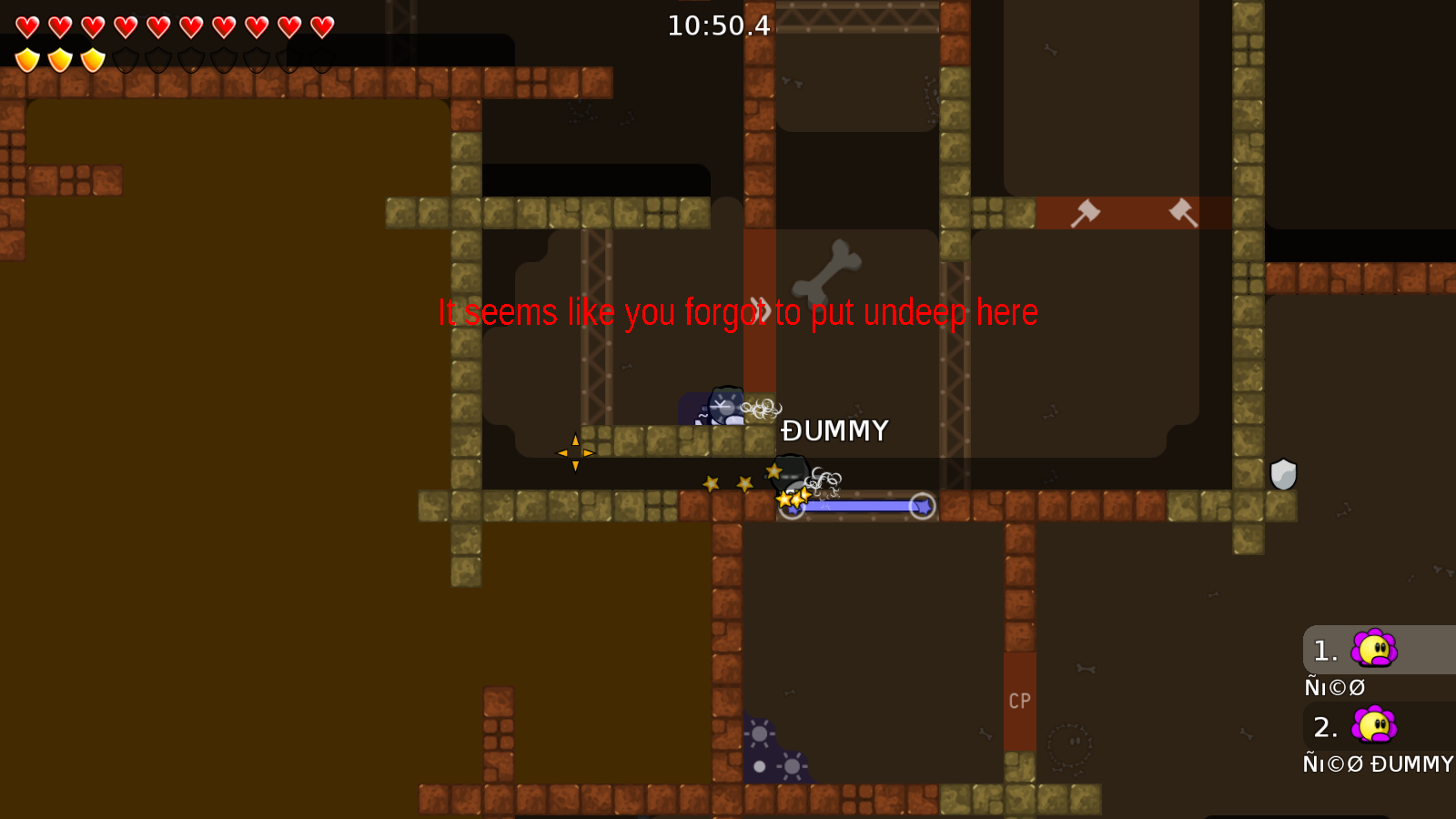Click the CP checkpoint marker
Screen dimensions: 1456x819
click(1020, 702)
